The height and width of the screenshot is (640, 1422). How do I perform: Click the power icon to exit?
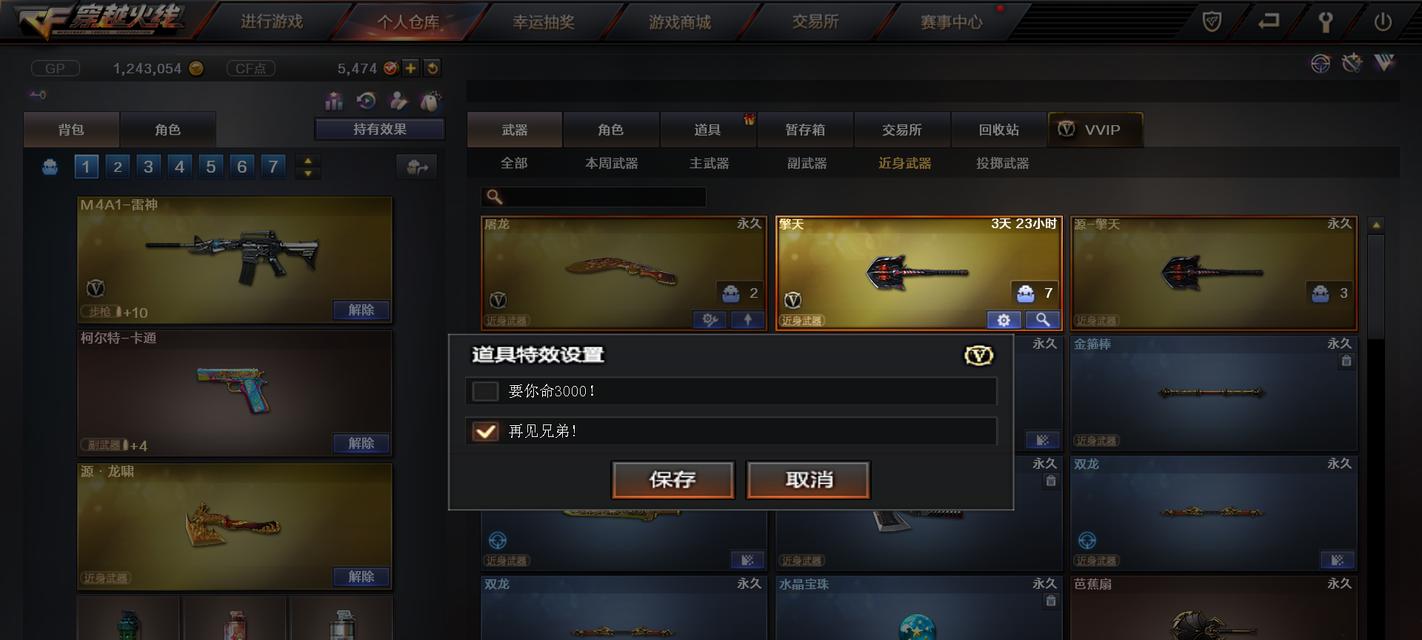tap(1383, 21)
